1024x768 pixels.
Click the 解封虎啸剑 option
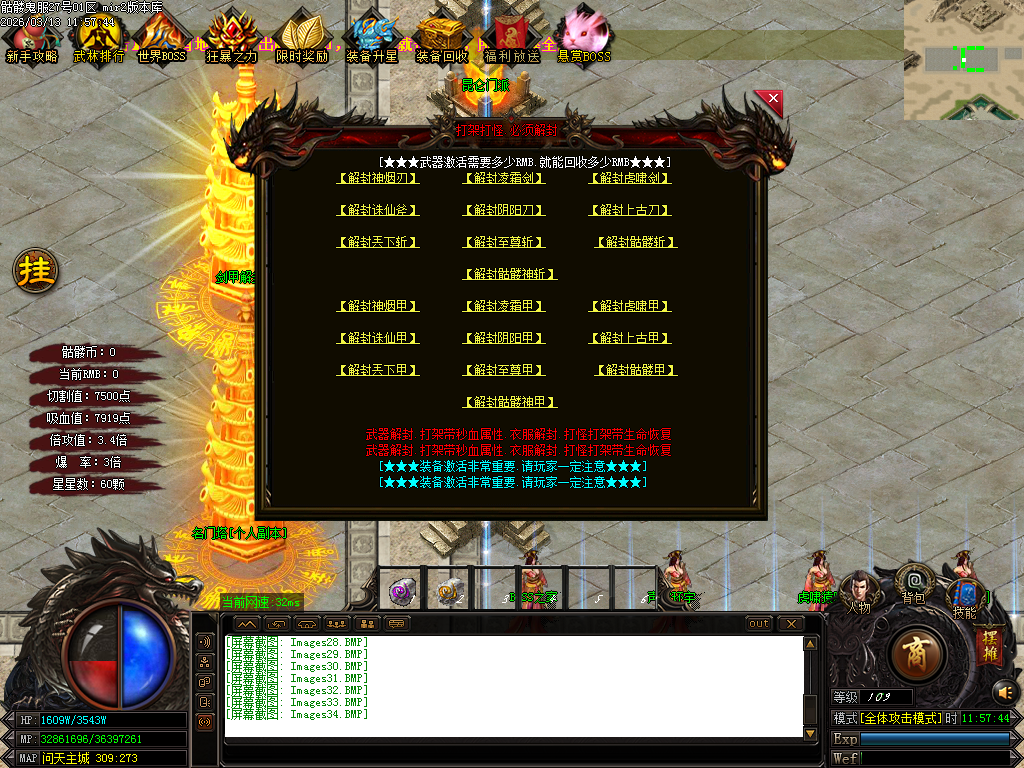pos(630,179)
